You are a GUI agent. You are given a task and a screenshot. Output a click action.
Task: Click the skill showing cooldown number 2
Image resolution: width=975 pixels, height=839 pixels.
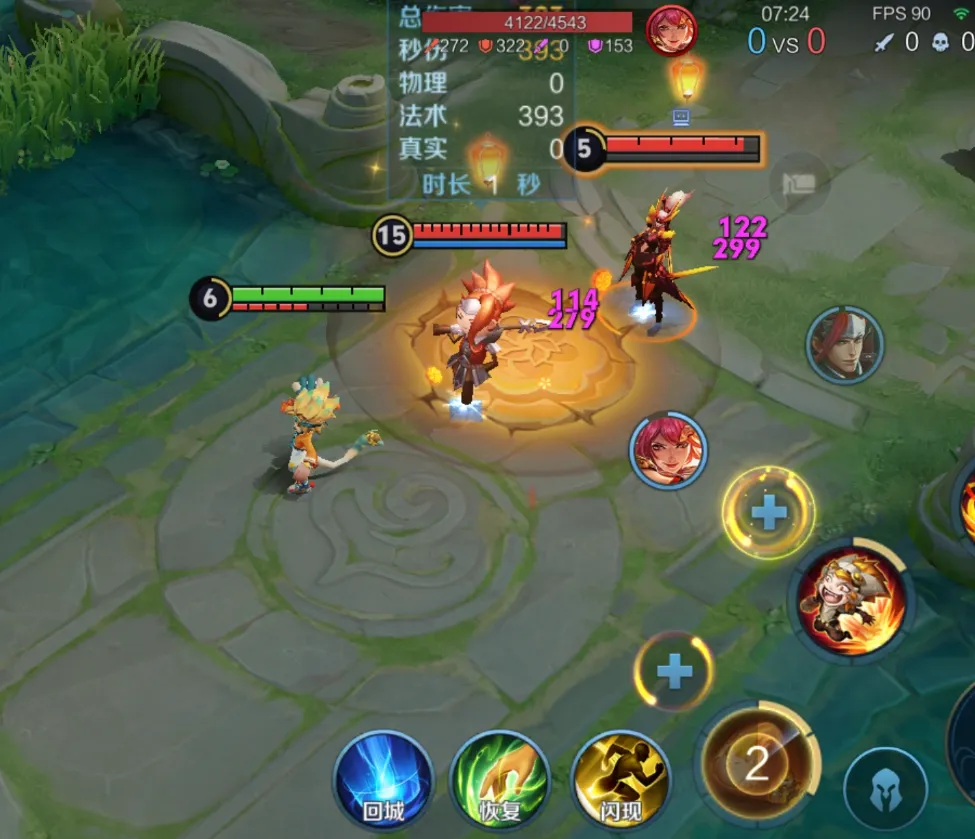click(757, 764)
